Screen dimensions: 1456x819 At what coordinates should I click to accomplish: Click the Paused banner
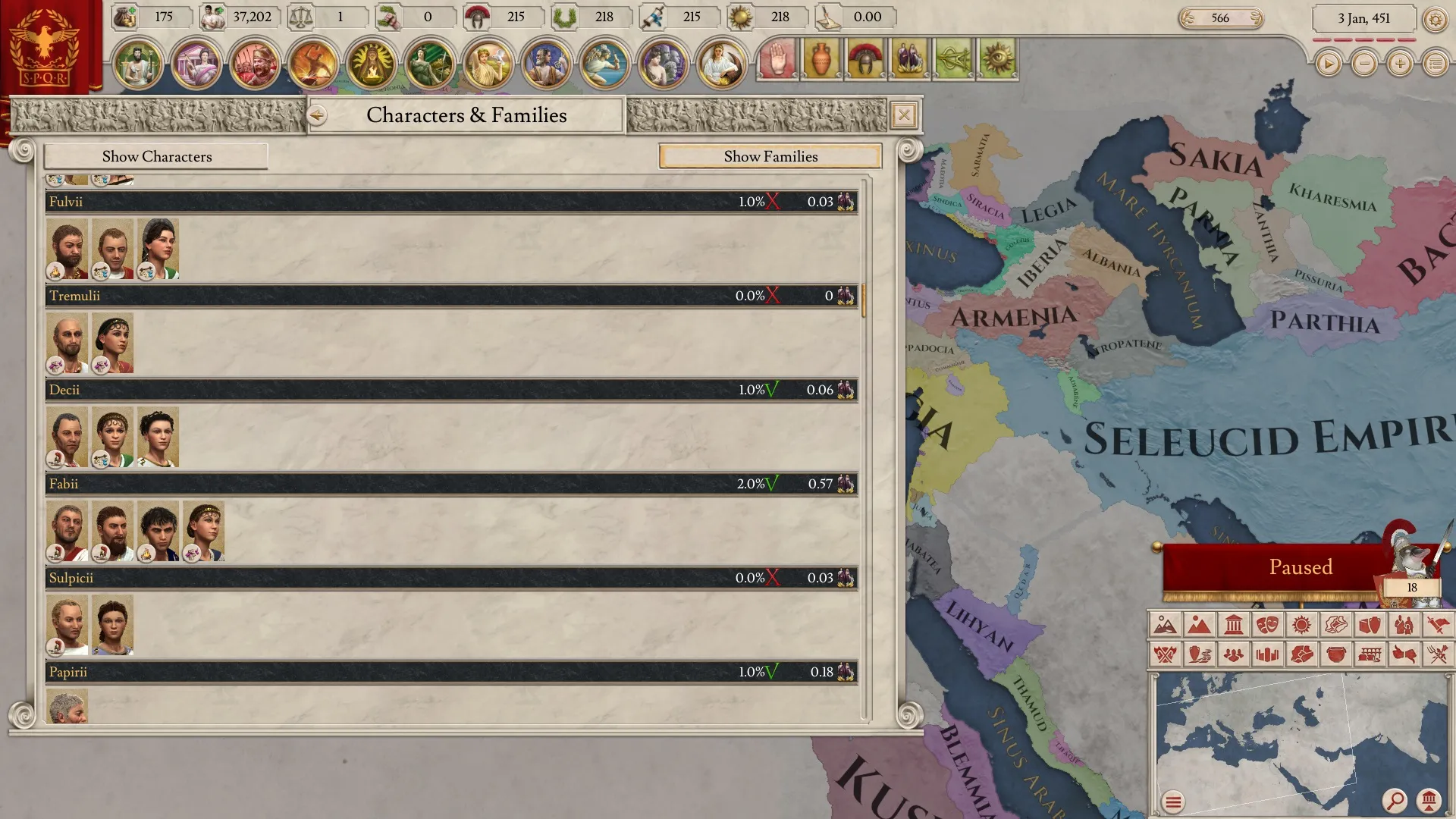tap(1300, 567)
